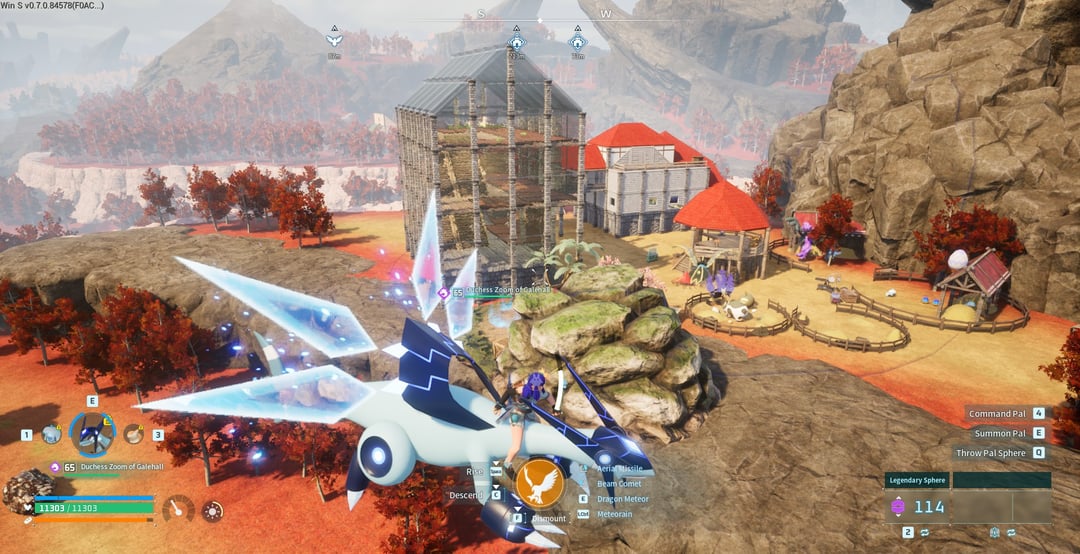Click the Command Pal action label
The width and height of the screenshot is (1080, 554).
click(x=997, y=413)
